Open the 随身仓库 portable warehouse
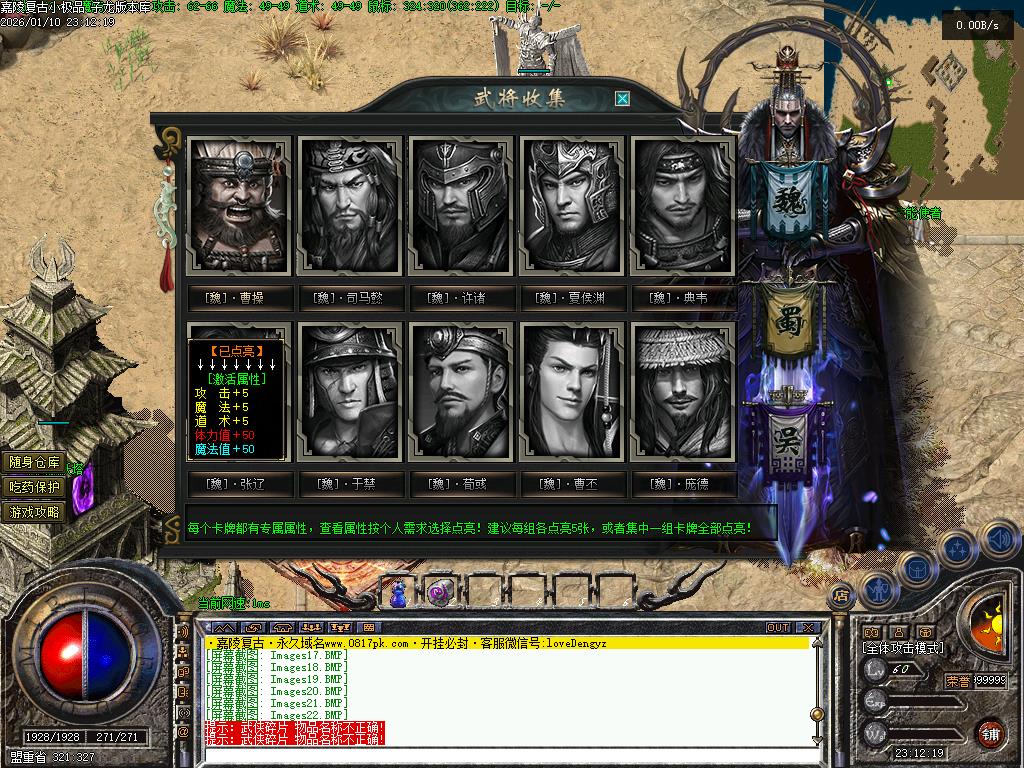The image size is (1024, 768). [35, 462]
